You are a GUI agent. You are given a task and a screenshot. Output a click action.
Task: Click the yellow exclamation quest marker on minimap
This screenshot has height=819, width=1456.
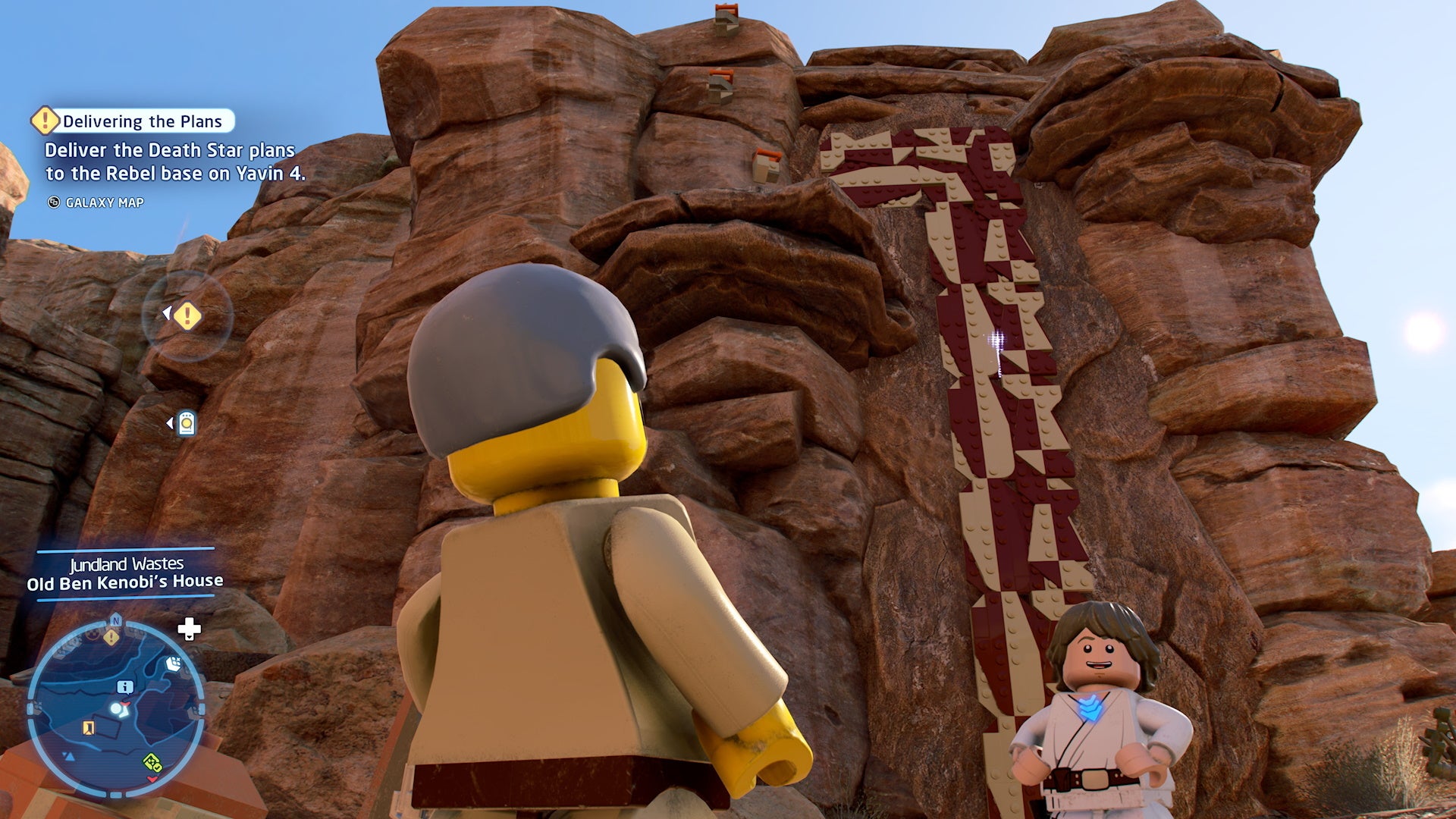(111, 636)
